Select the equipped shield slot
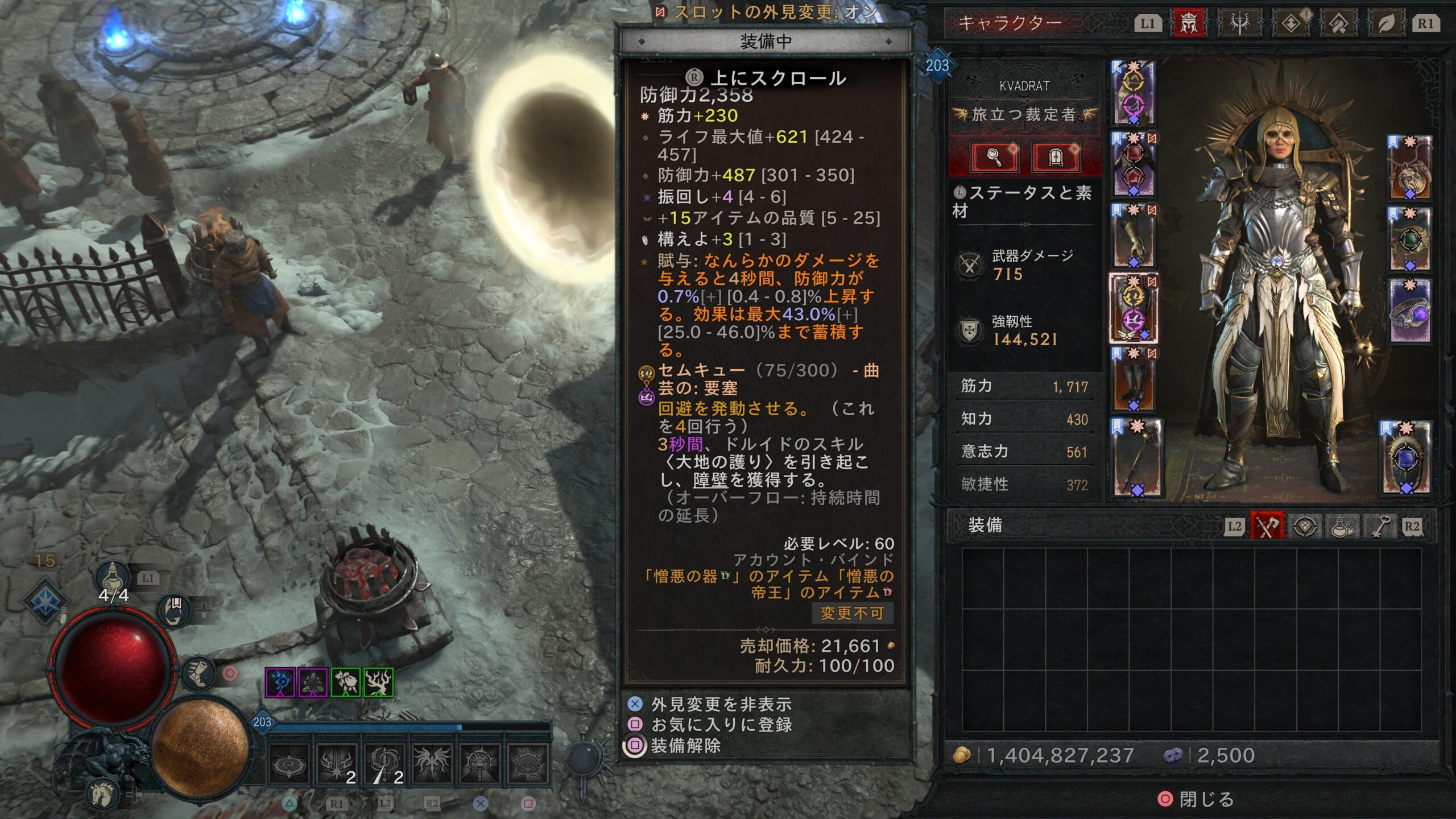This screenshot has height=819, width=1456. pos(1406,458)
